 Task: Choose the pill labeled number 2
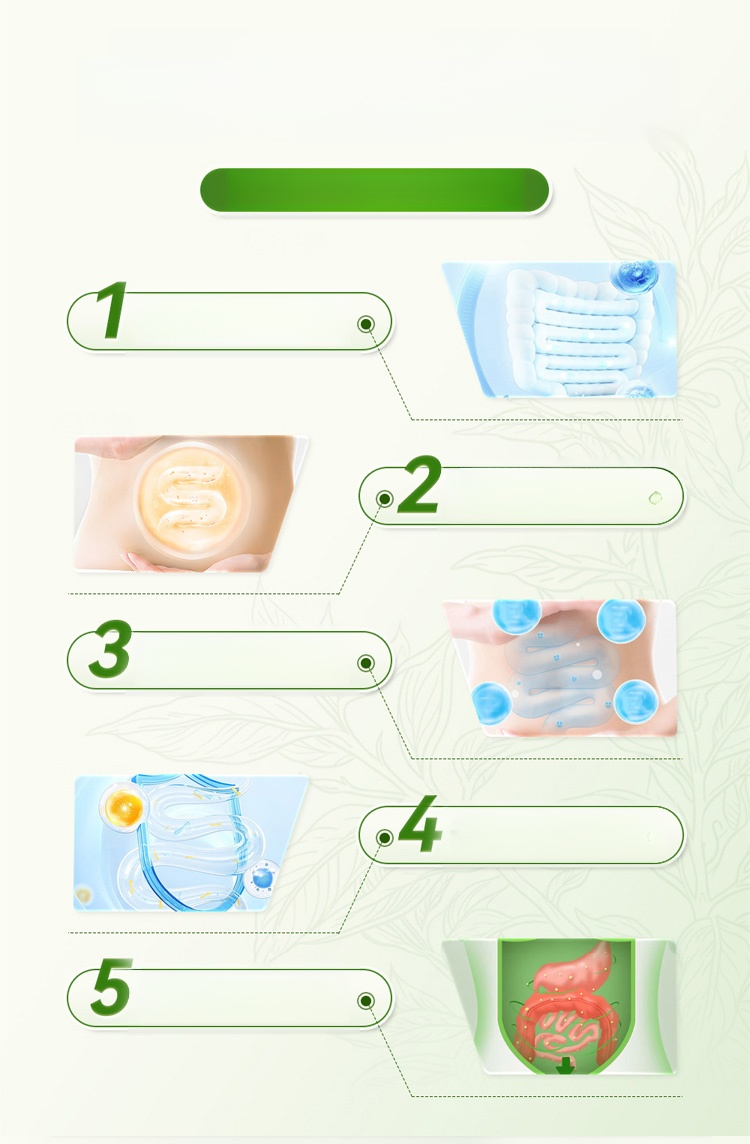pyautogui.click(x=521, y=496)
